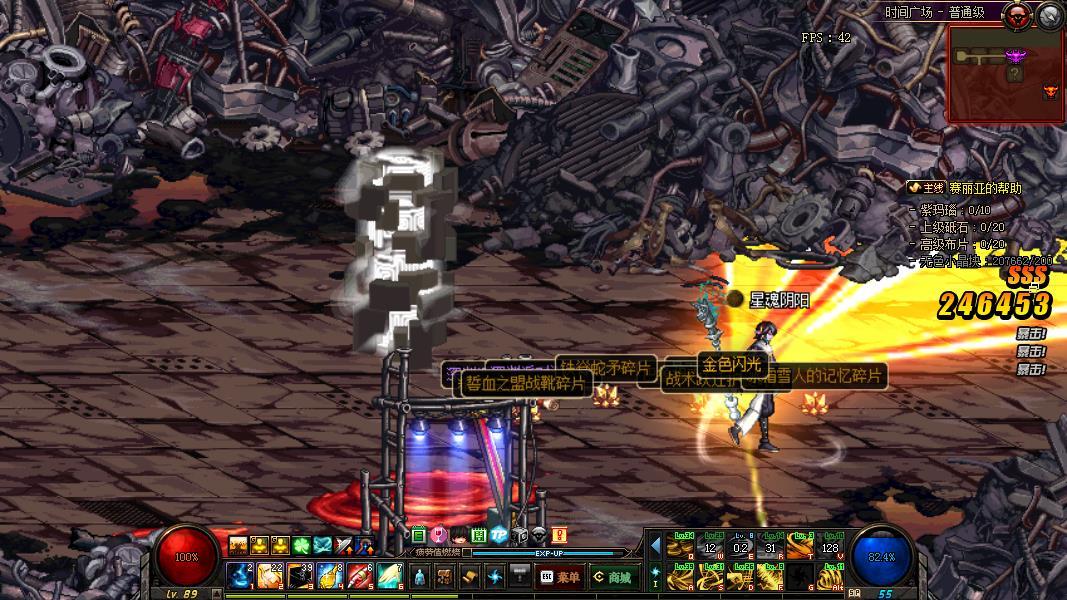Click the dungeon minimap
Image resolution: width=1067 pixels, height=600 pixels.
coord(1005,73)
